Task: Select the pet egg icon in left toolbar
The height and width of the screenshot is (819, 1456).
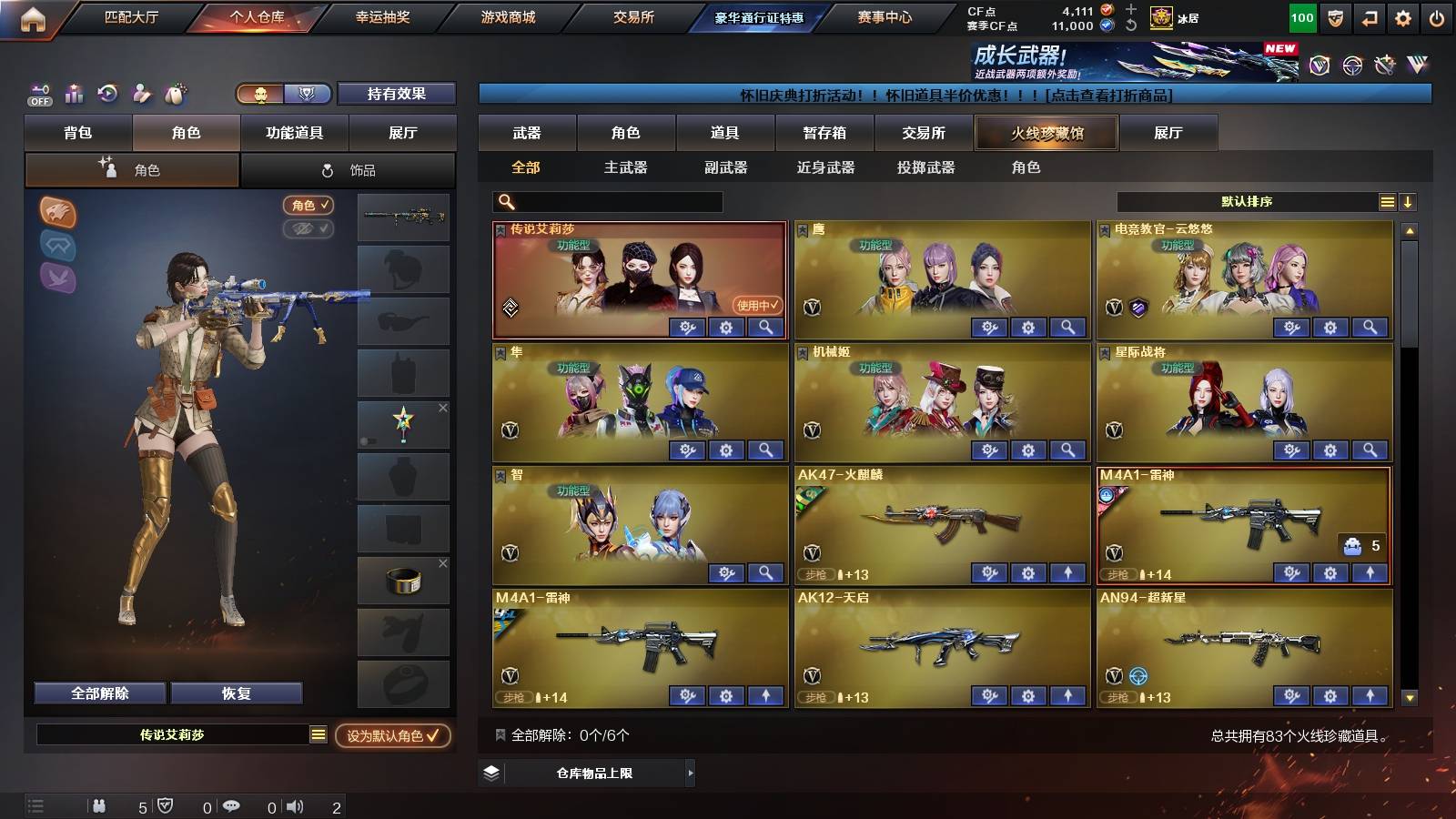Action: 174,94
